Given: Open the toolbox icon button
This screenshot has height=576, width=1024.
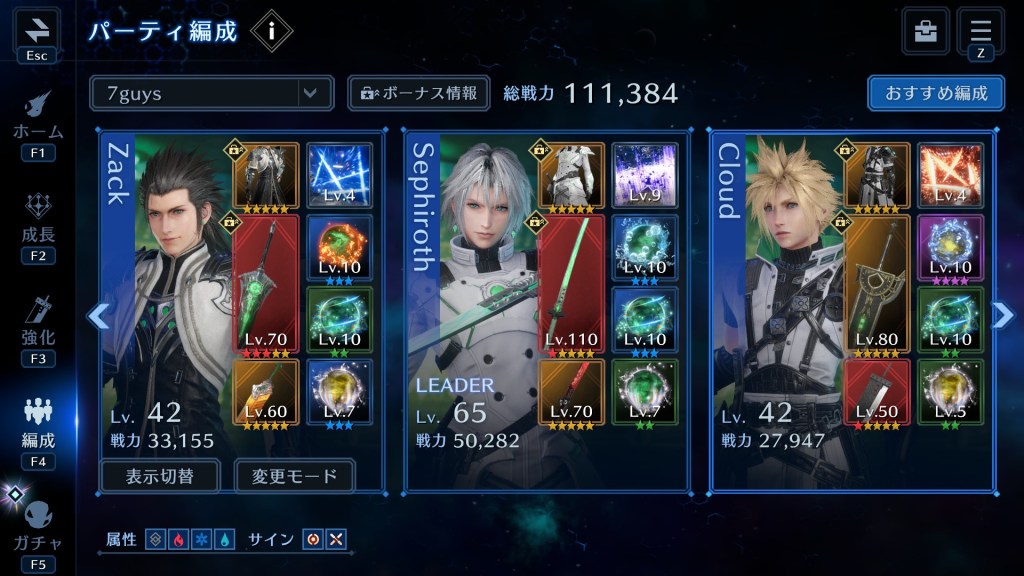Looking at the screenshot, I should [925, 31].
